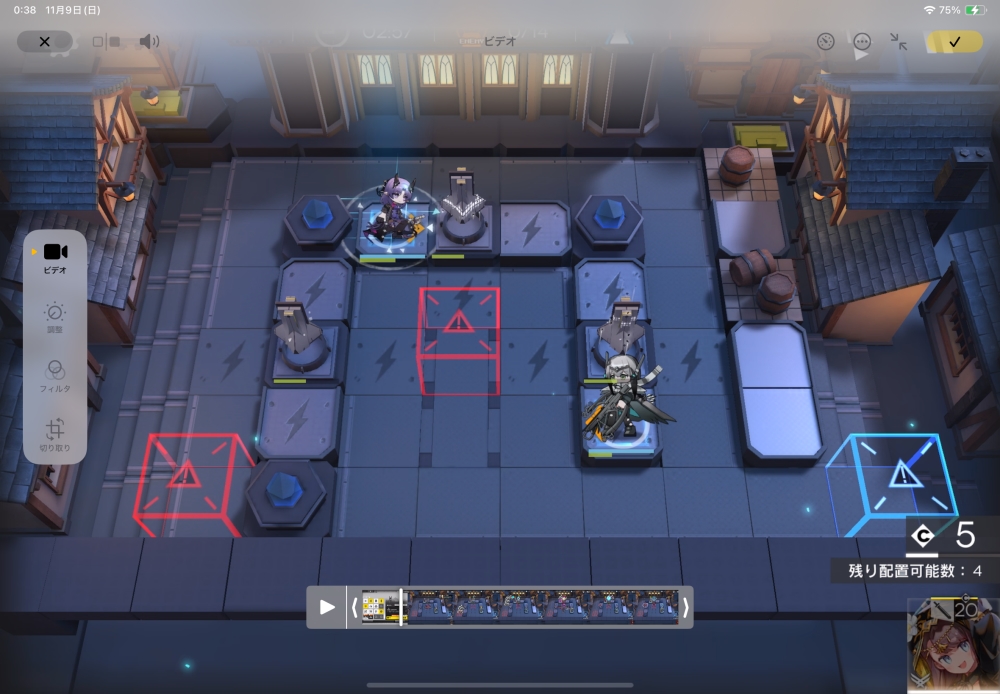Click the shrink arrows icon in top bar
Viewport: 1000px width, 694px height.
tap(898, 41)
